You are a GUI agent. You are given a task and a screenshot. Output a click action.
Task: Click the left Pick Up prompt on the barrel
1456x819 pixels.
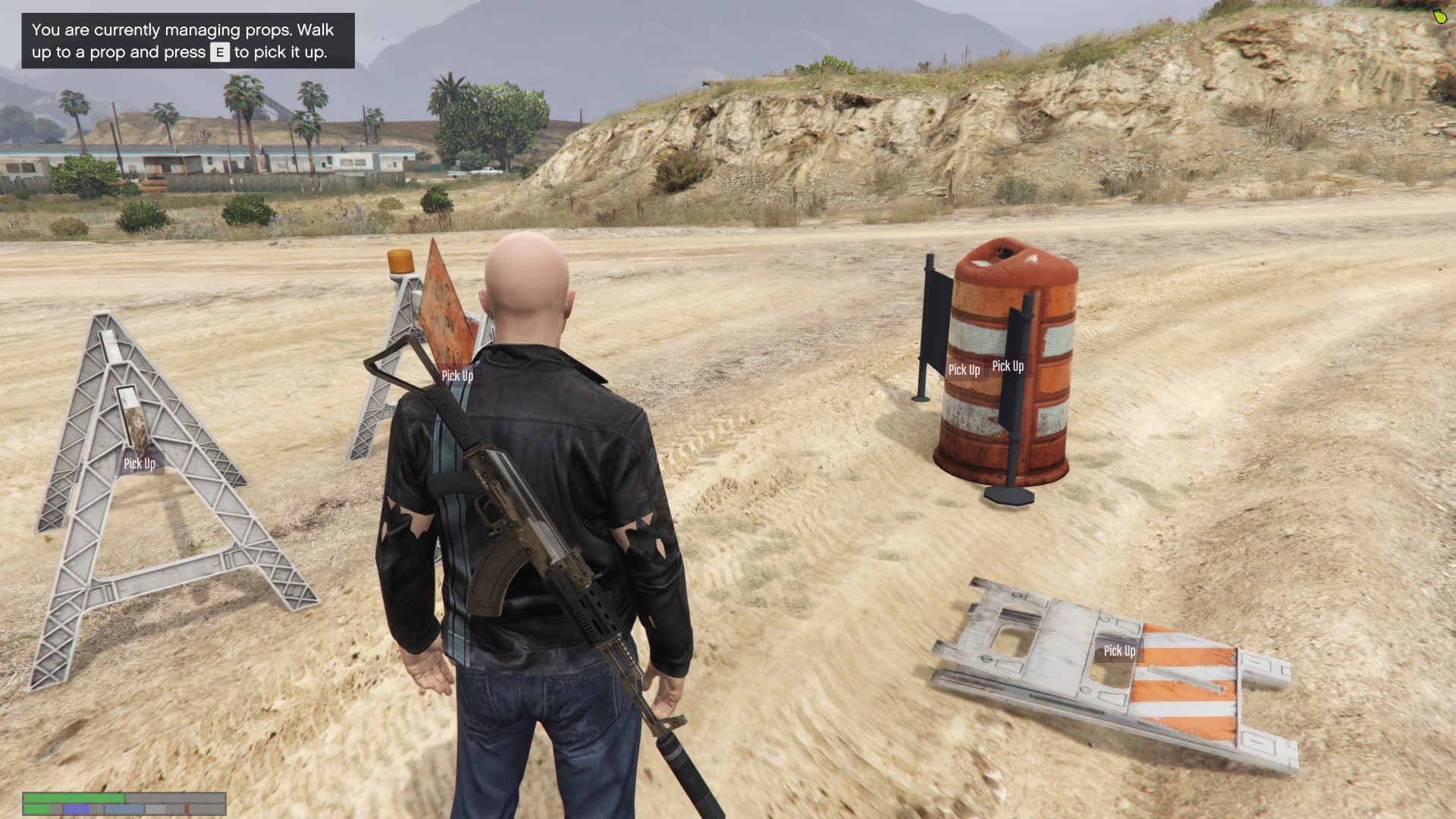[x=963, y=369]
